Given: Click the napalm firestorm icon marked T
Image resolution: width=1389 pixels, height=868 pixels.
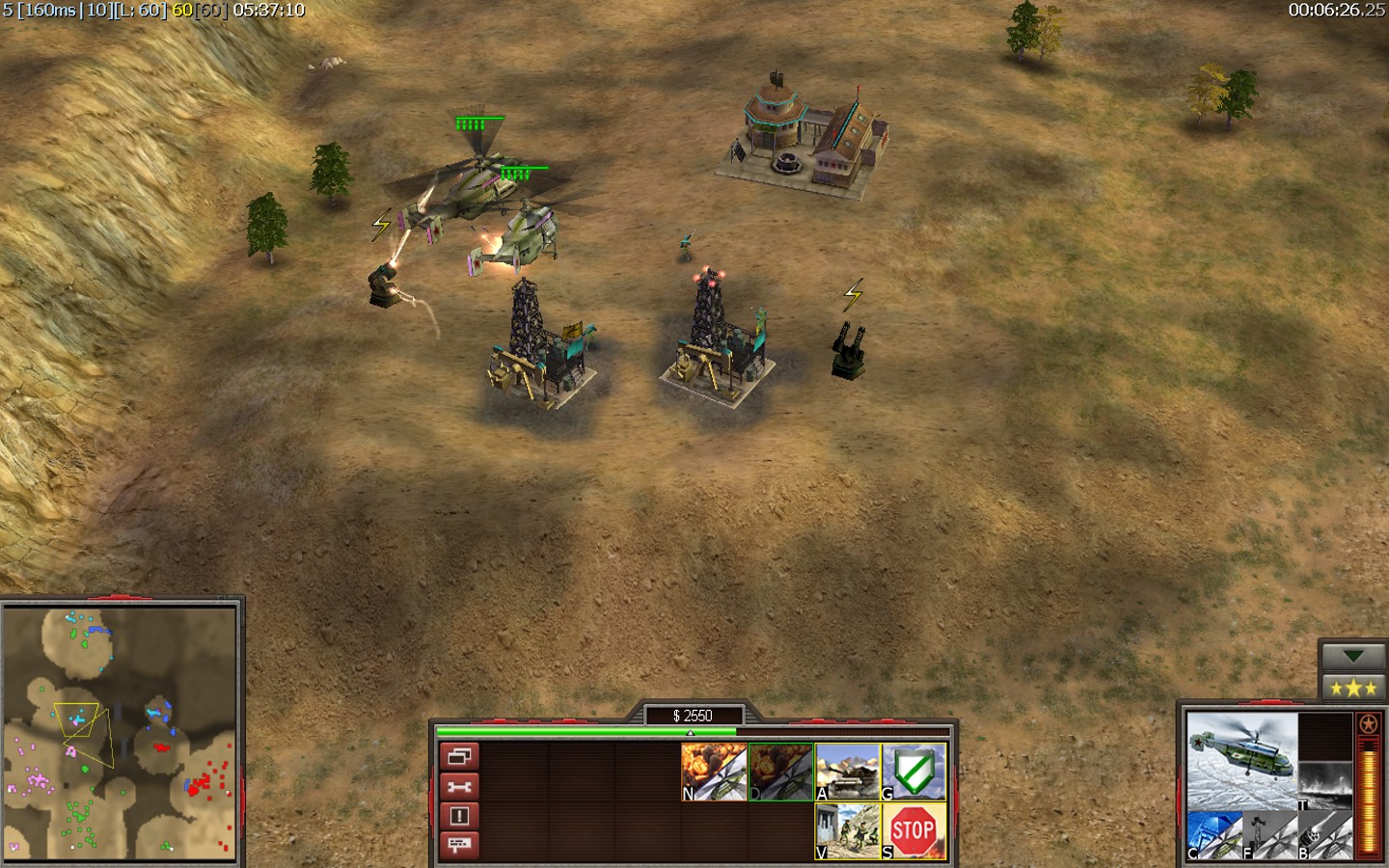Looking at the screenshot, I should tap(1324, 786).
